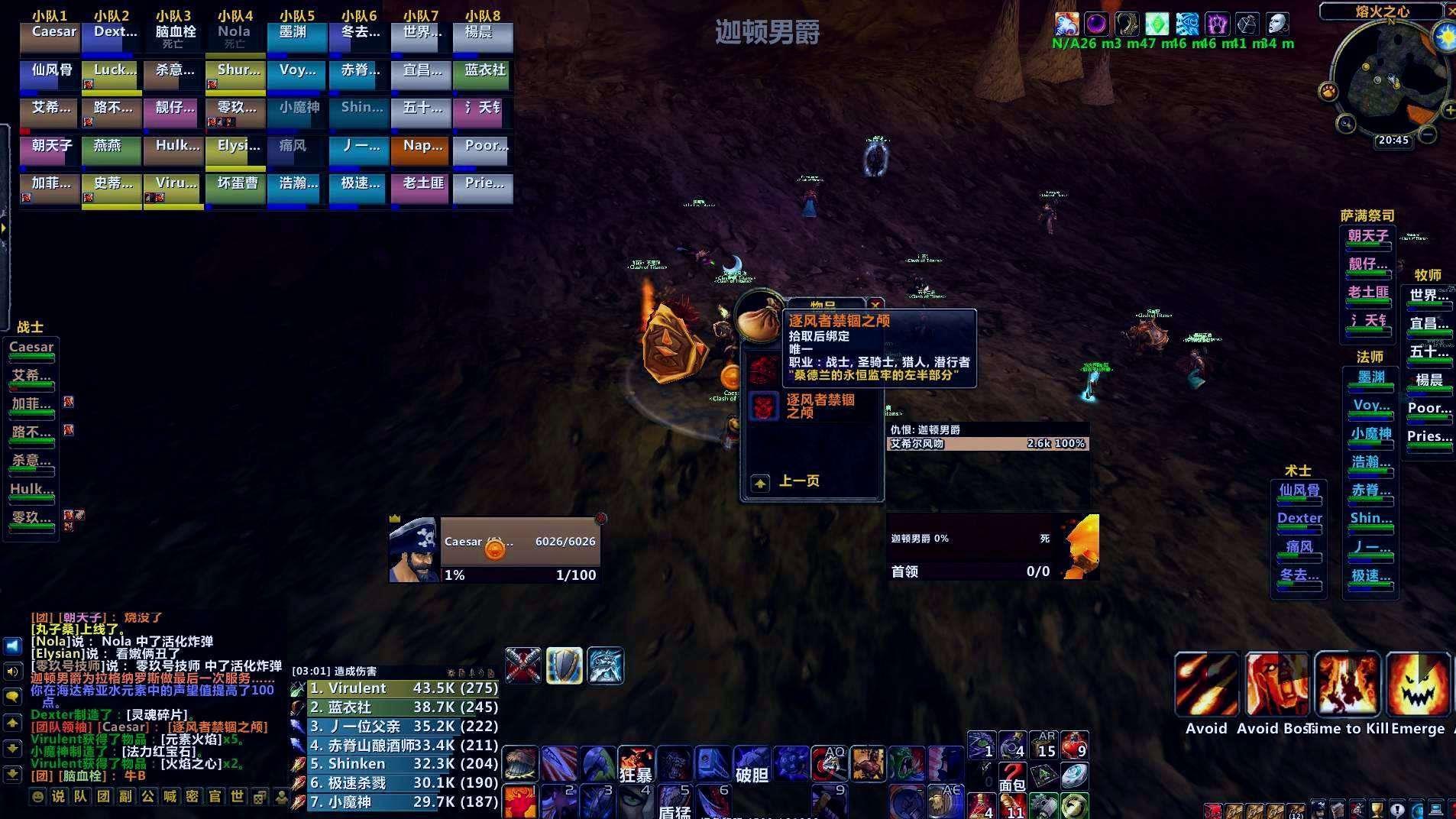The width and height of the screenshot is (1456, 819).
Task: Click the Emerge boss warning icon
Action: (1419, 684)
